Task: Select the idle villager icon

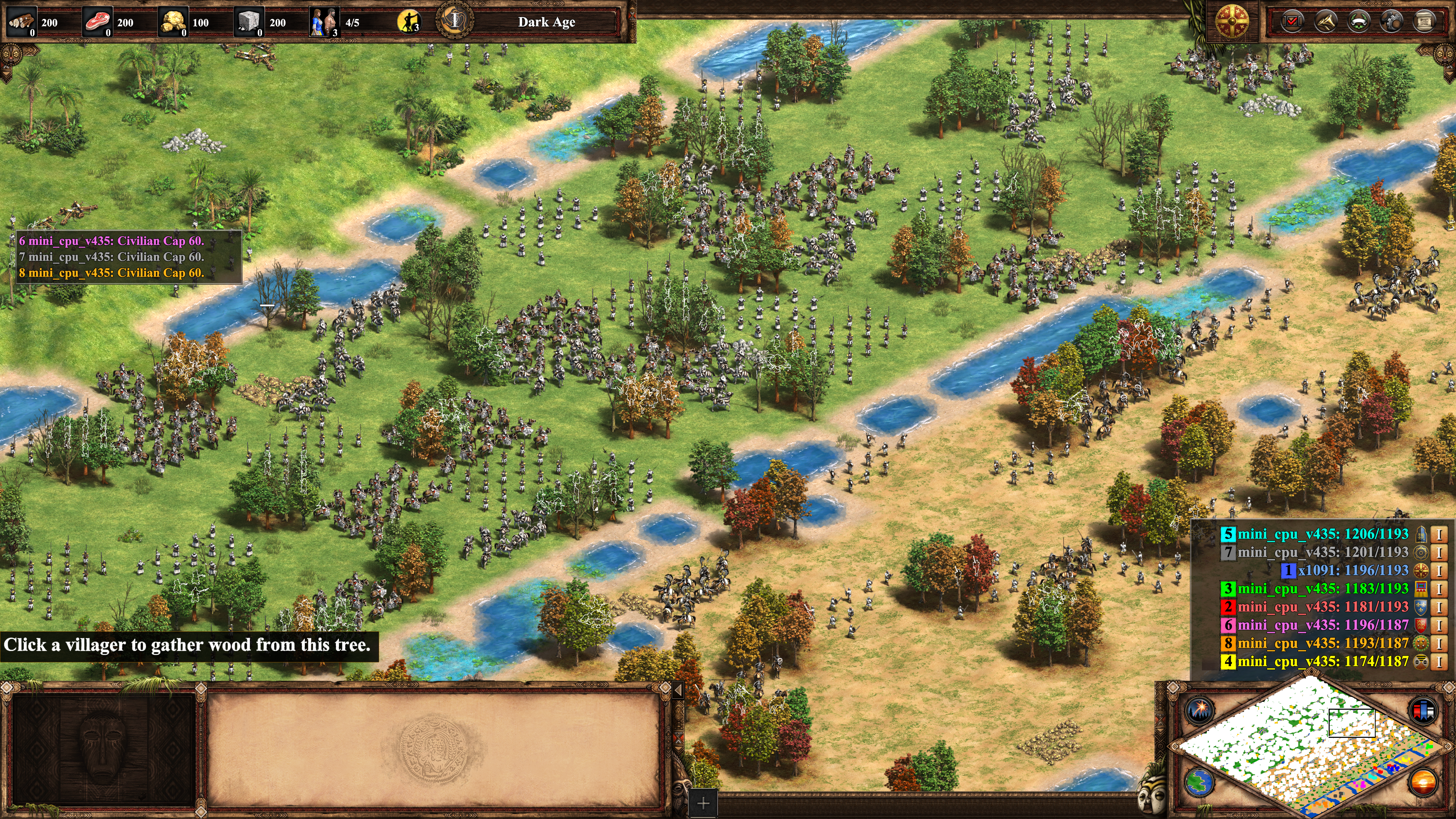Action: point(409,22)
